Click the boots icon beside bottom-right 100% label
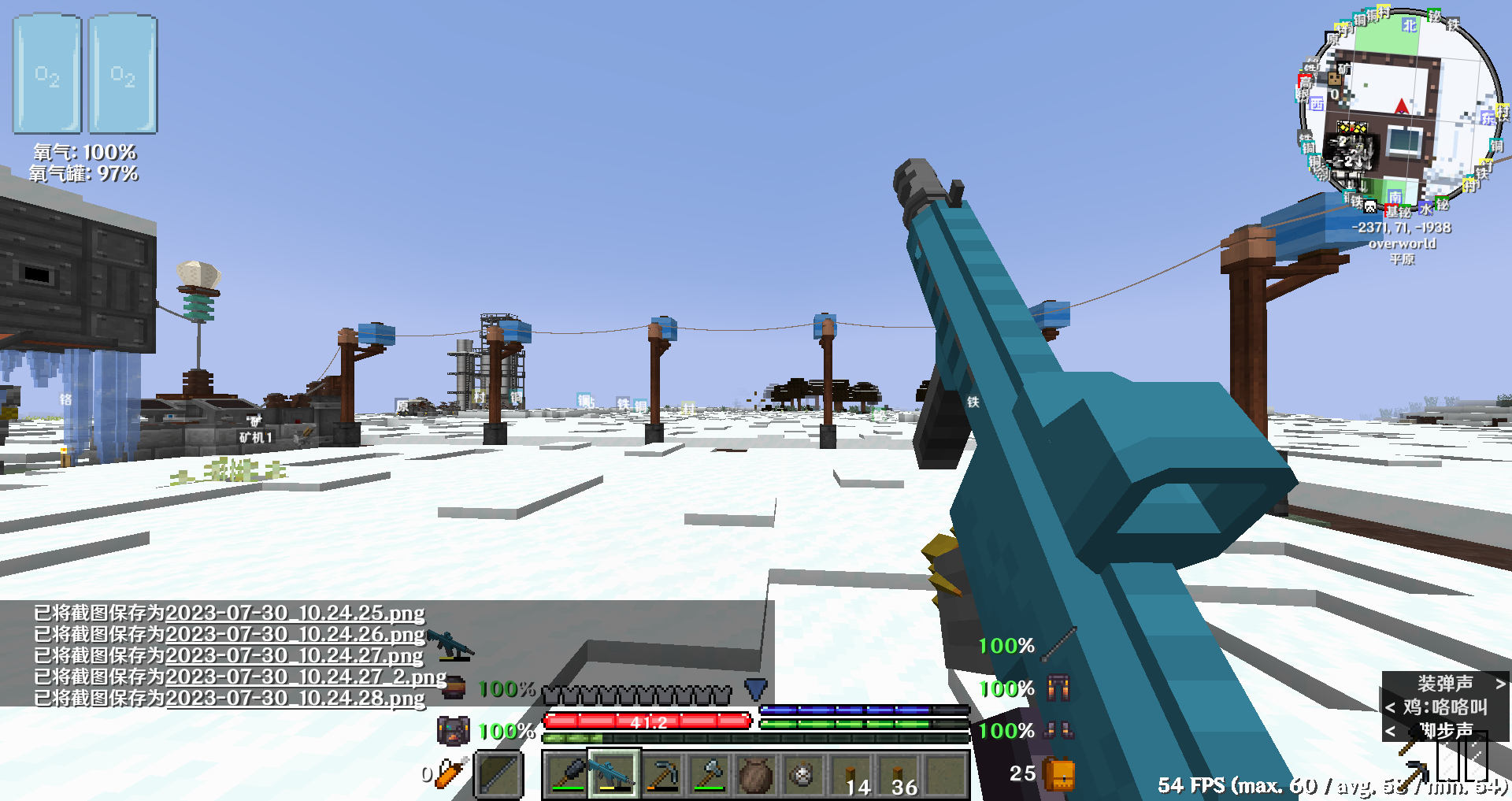The image size is (1512, 801). coord(1057,732)
